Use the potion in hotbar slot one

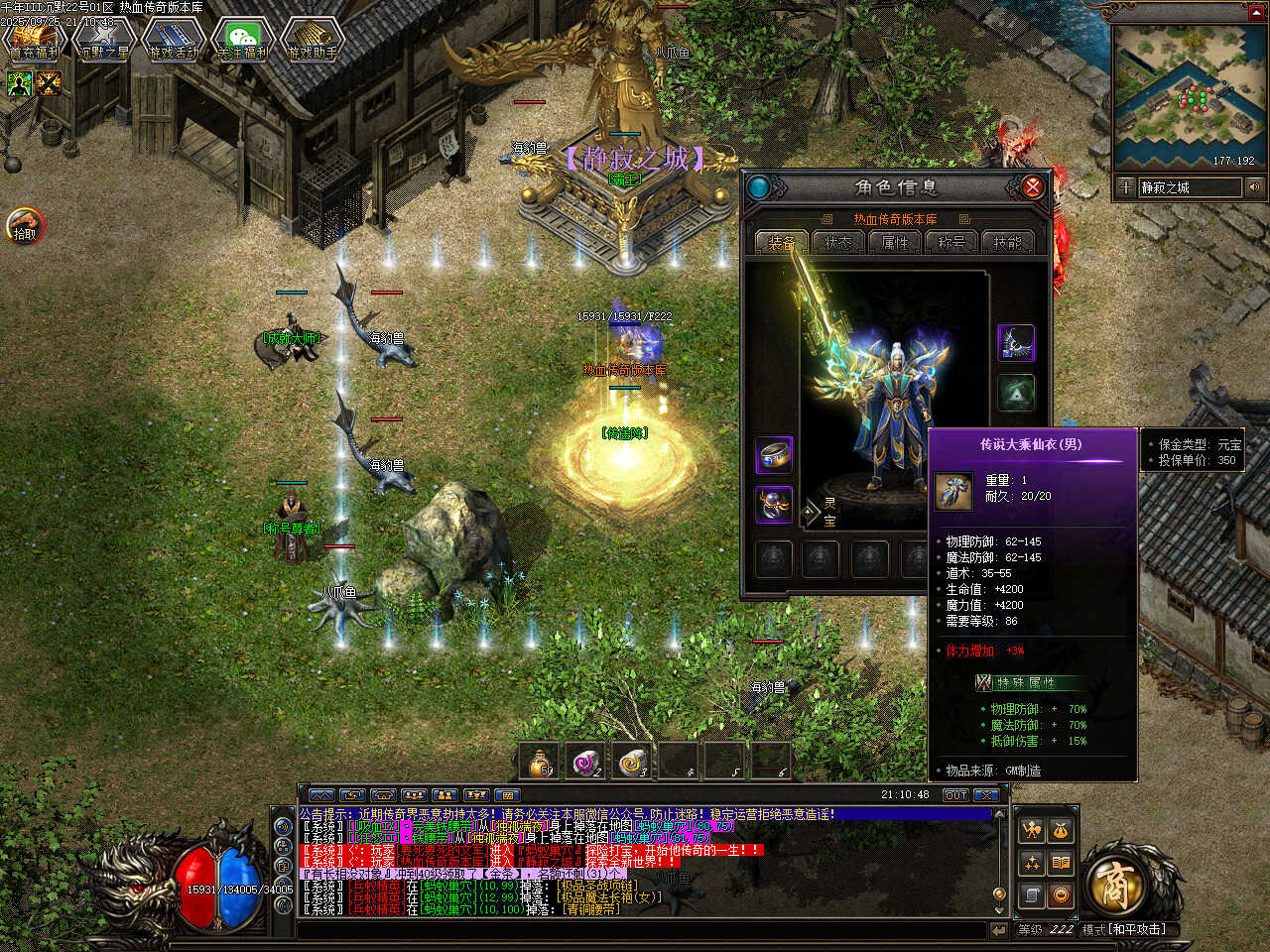click(x=541, y=762)
